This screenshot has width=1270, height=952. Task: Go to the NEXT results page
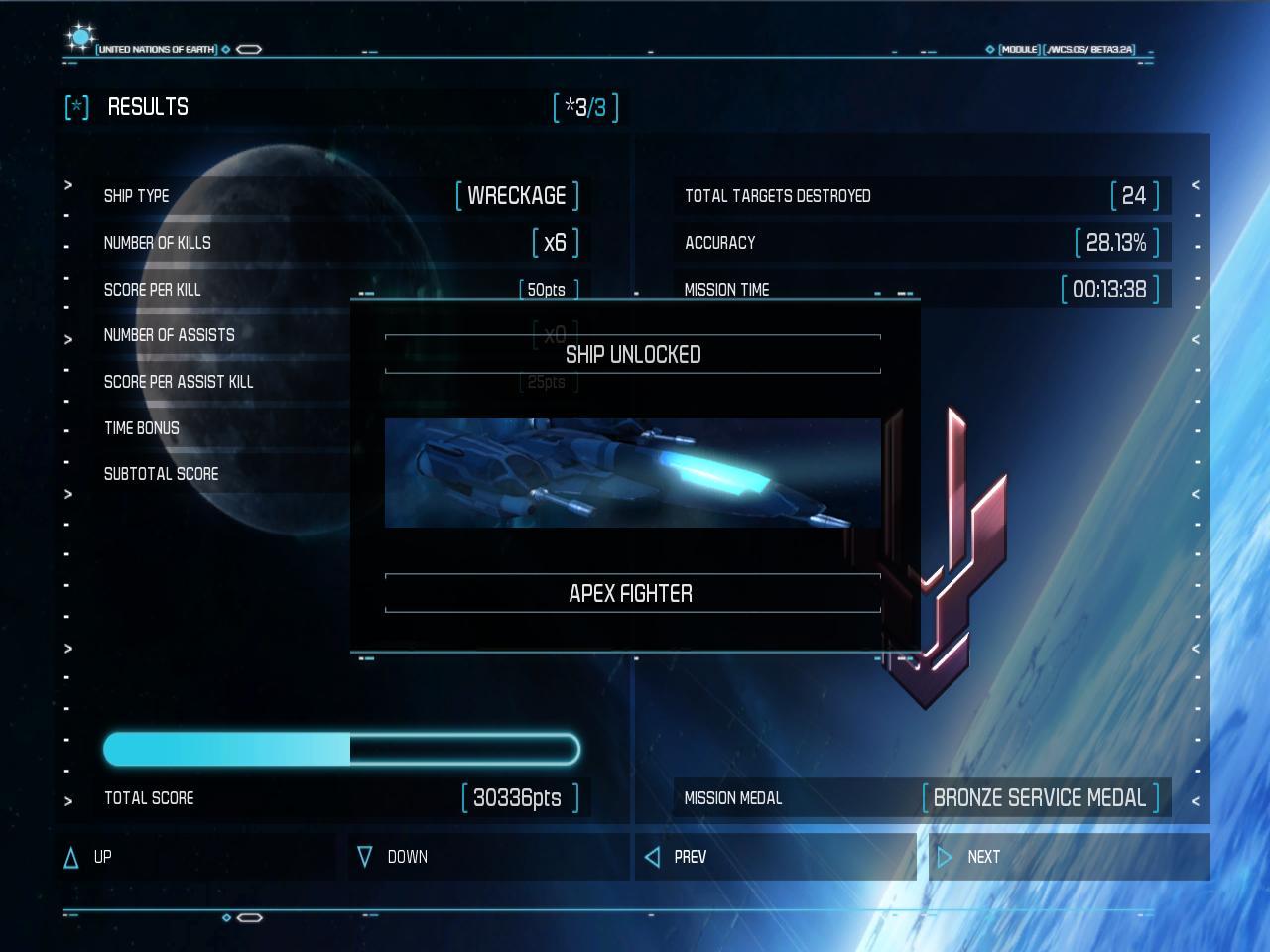coord(1068,857)
